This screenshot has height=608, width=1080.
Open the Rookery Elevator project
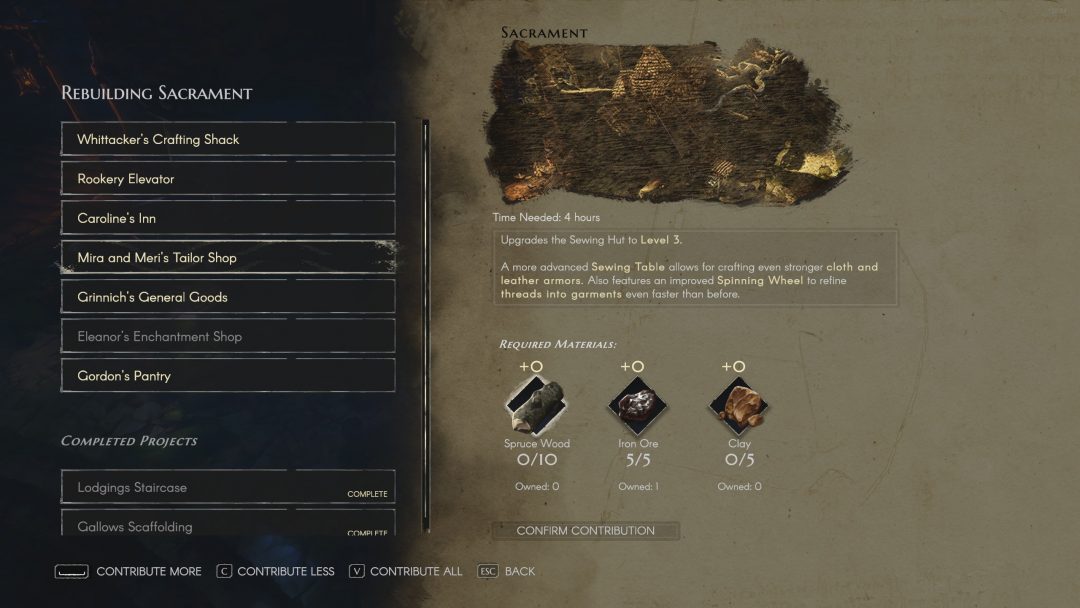(x=228, y=179)
